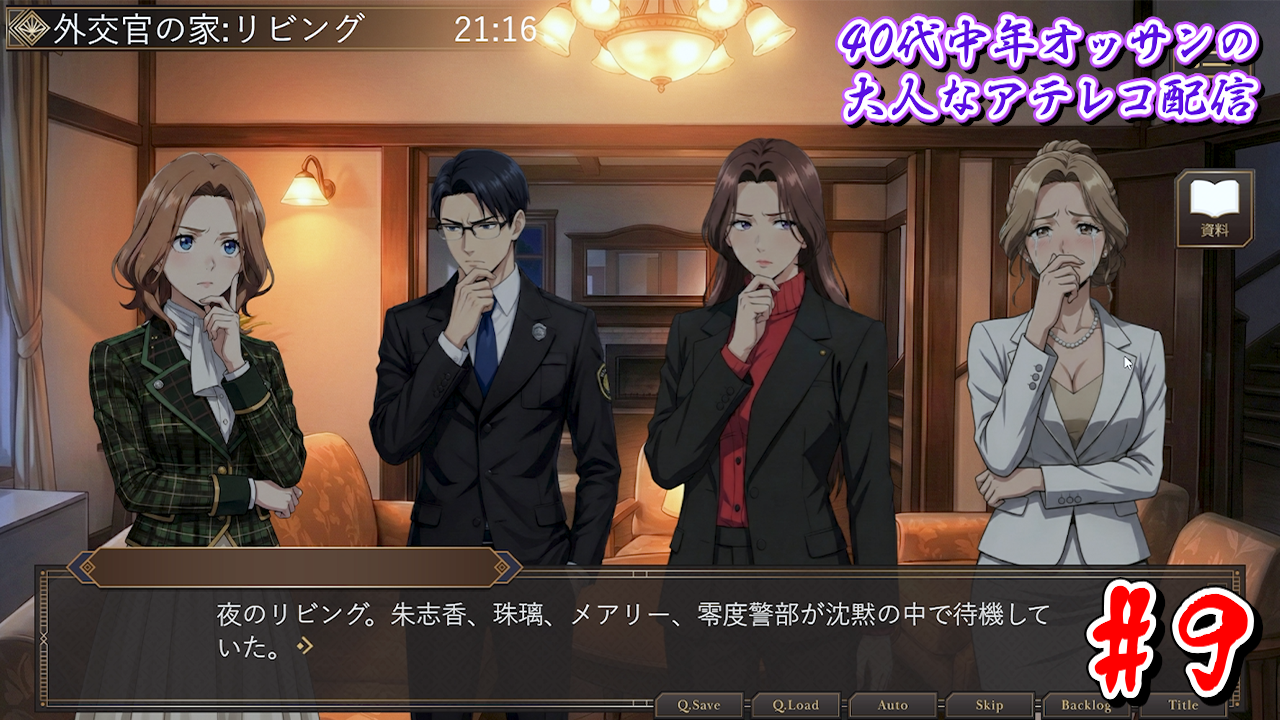Click the Q.Load button
The image size is (1280, 720).
point(795,705)
